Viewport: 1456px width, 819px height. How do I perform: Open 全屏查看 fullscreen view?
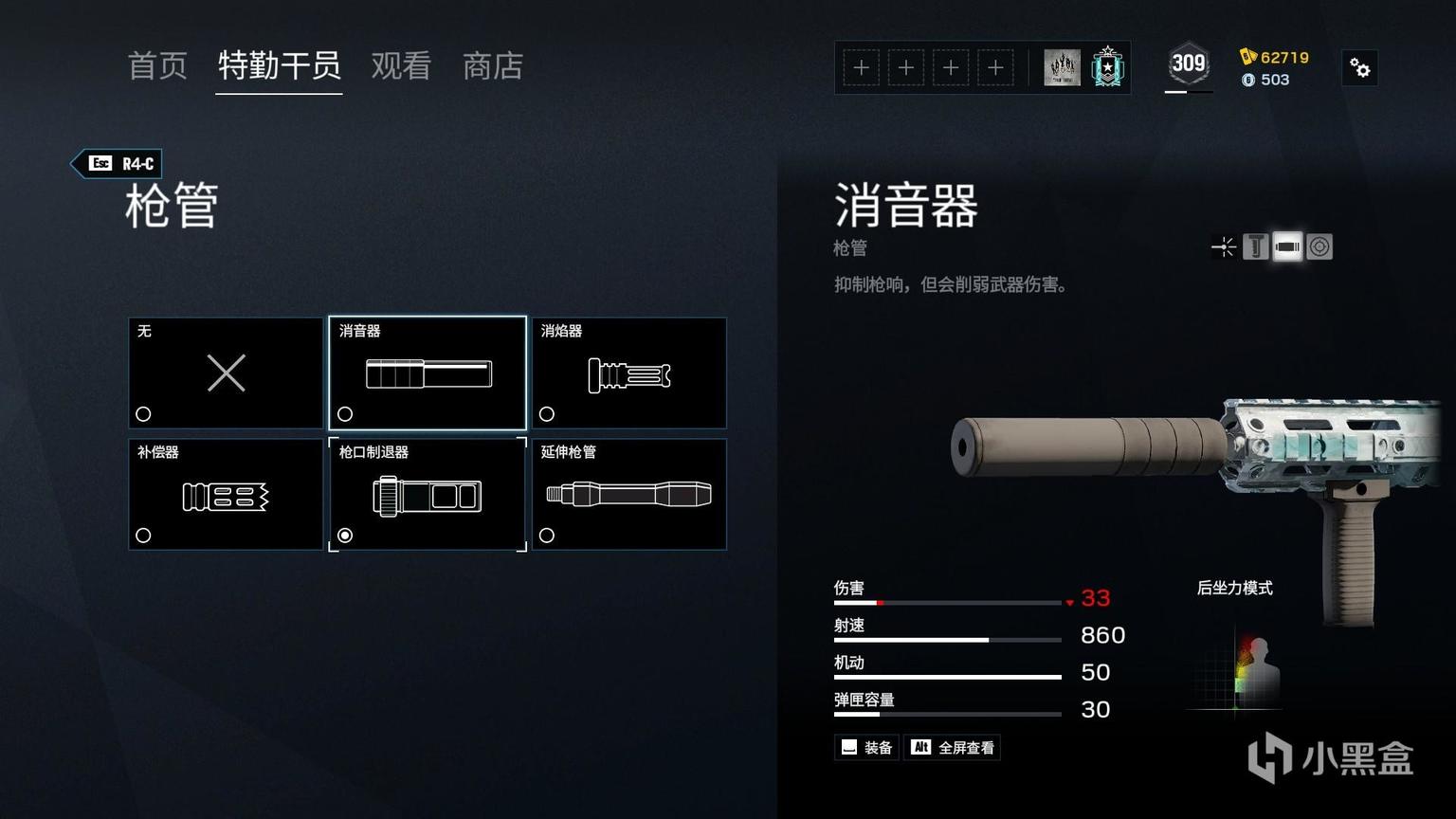[953, 748]
